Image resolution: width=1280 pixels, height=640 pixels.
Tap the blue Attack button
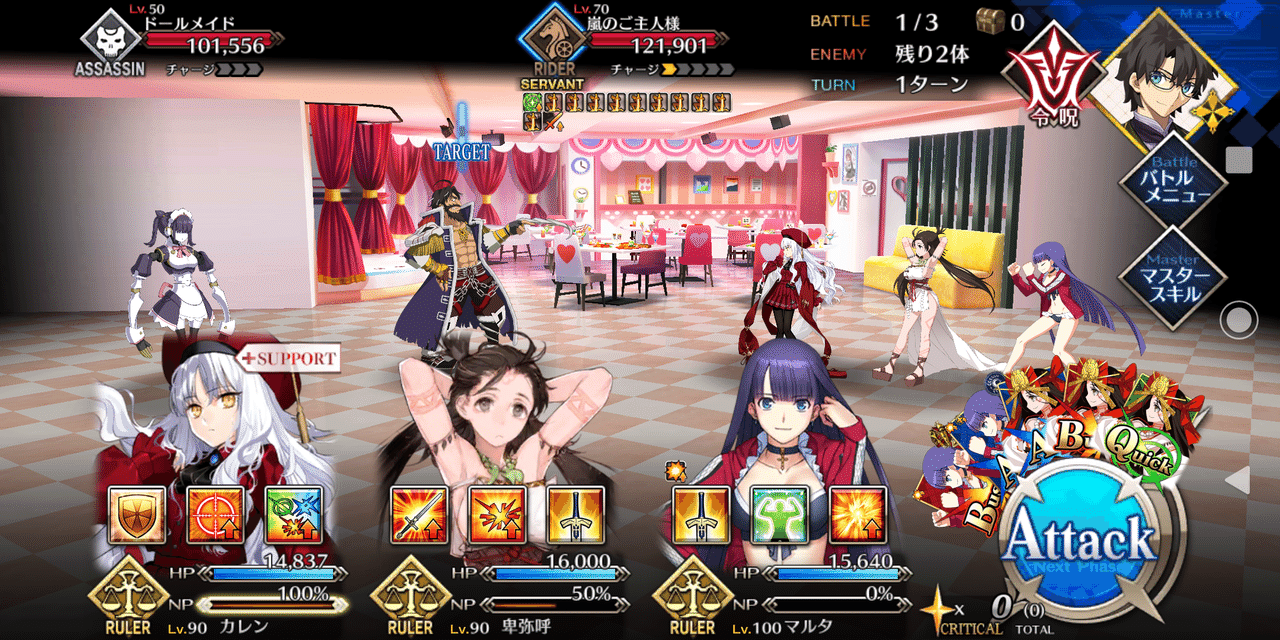click(x=1078, y=542)
